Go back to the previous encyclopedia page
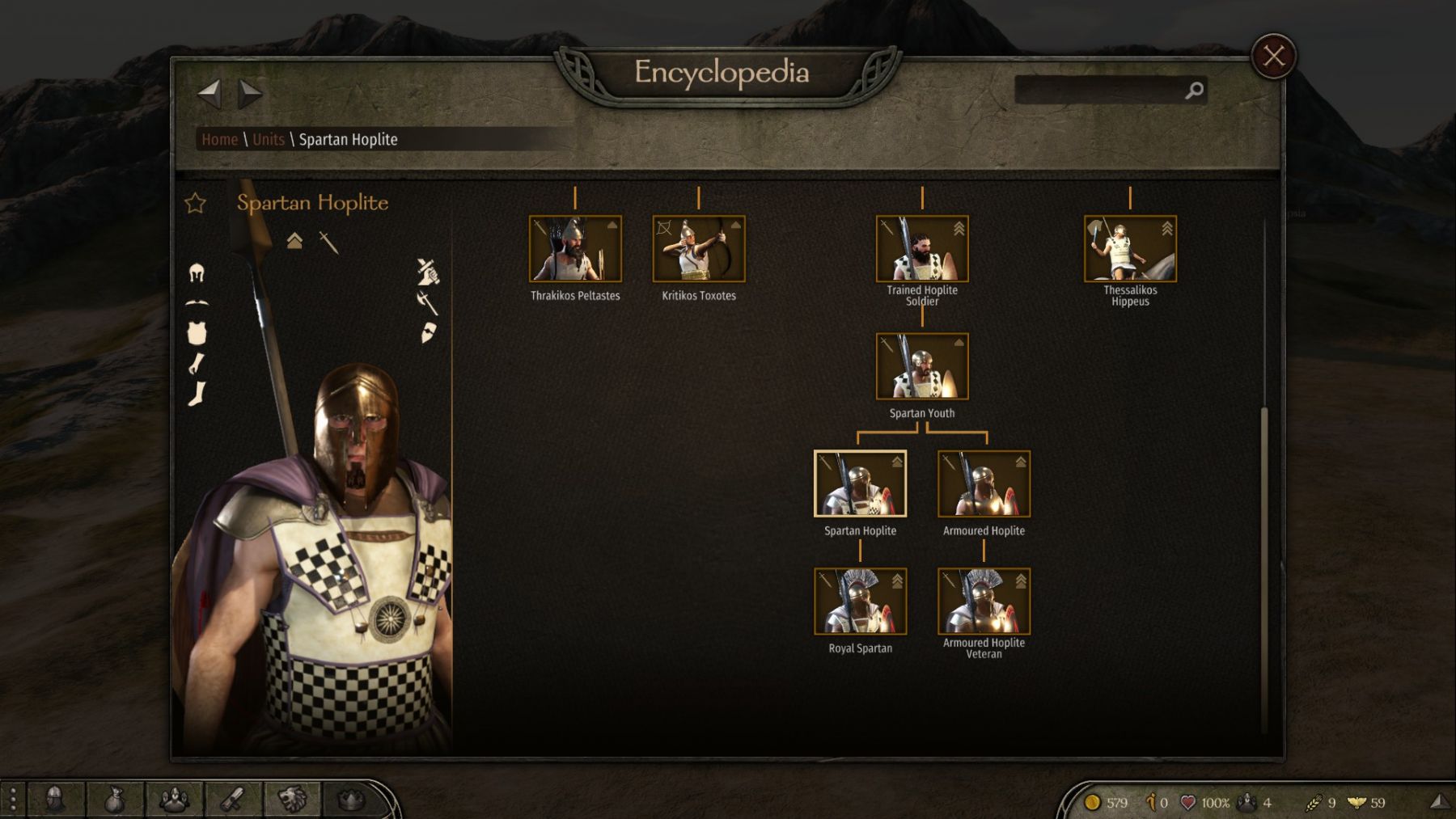Viewport: 1456px width, 819px height. coord(209,94)
